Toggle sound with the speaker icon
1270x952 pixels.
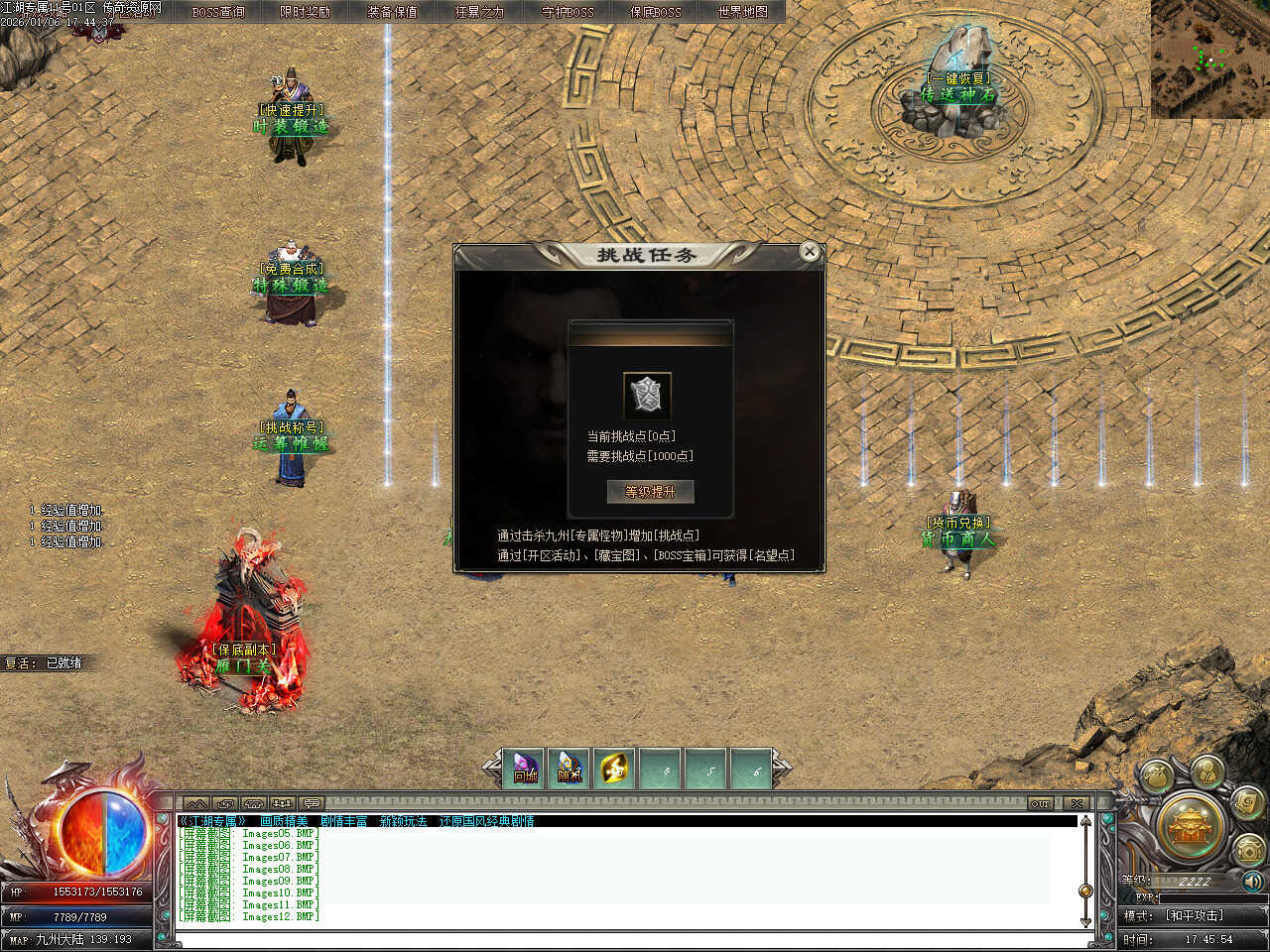pyautogui.click(x=1252, y=881)
